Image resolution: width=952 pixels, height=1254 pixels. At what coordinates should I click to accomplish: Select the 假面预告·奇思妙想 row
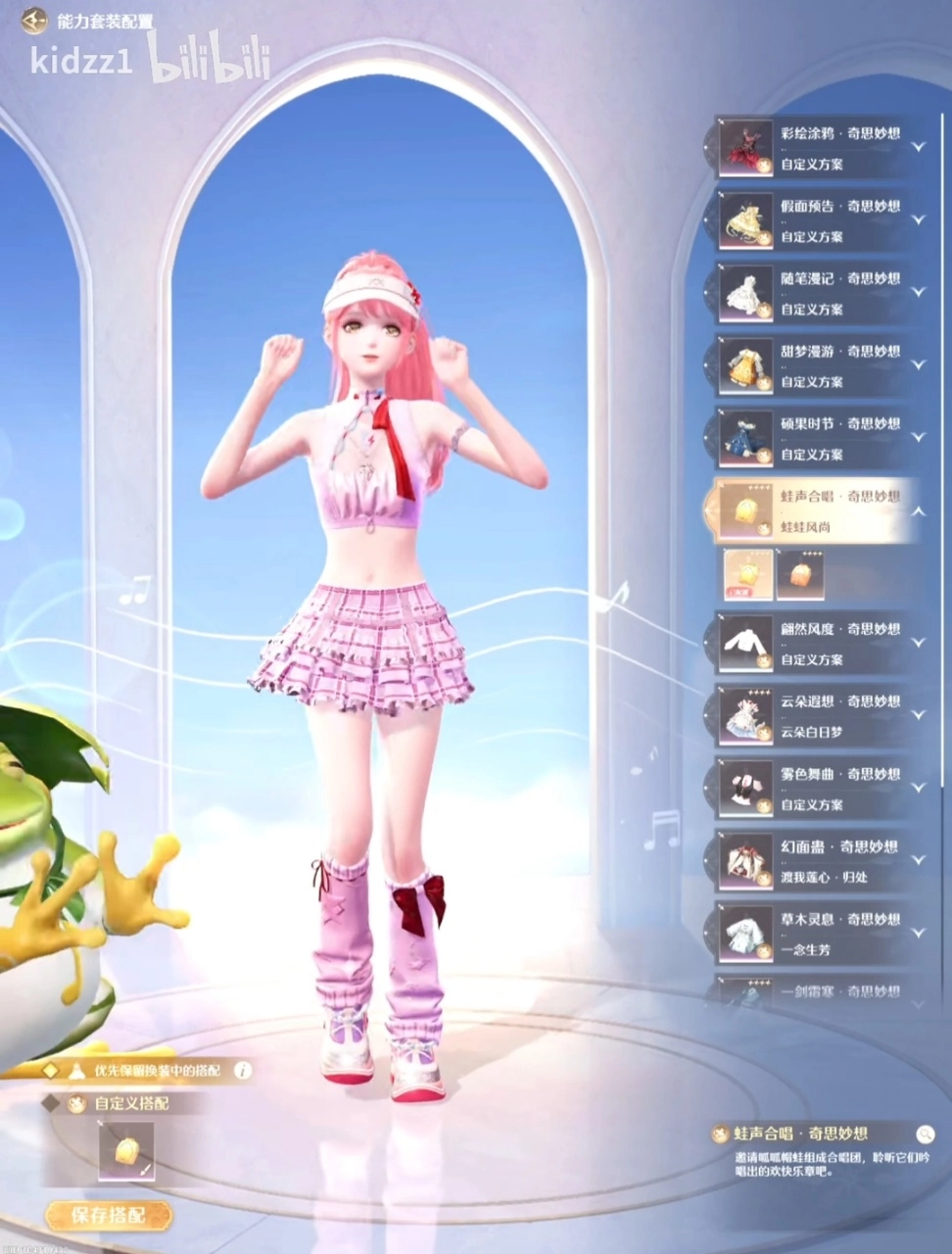coord(813,219)
